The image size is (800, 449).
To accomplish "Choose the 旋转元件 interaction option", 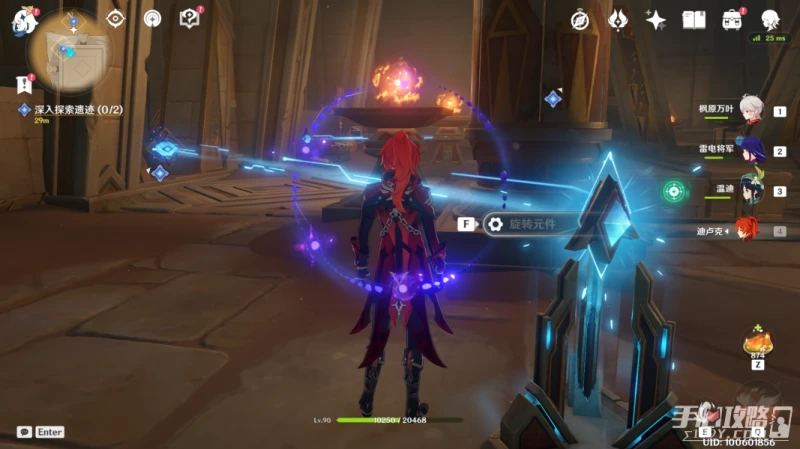I will click(530, 224).
